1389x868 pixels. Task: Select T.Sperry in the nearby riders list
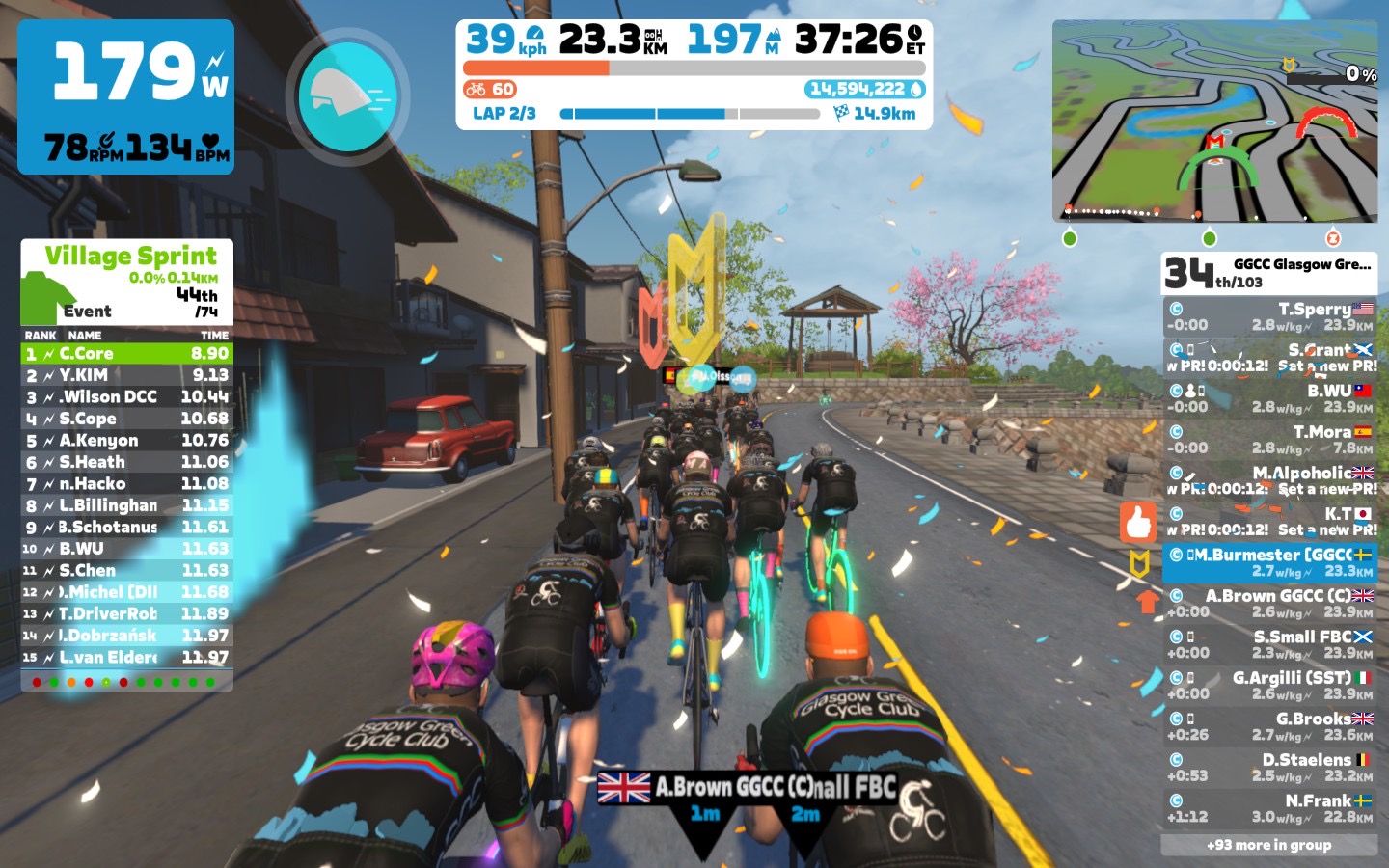click(x=1269, y=316)
